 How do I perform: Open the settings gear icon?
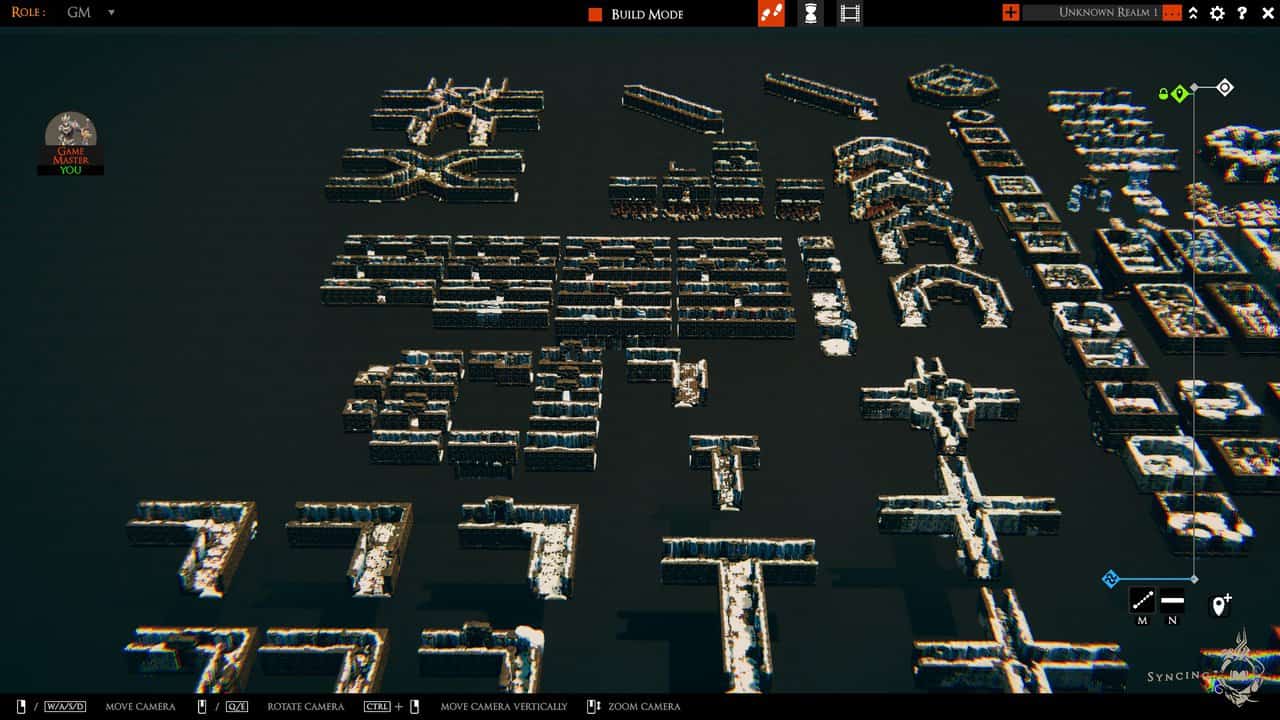click(1216, 14)
